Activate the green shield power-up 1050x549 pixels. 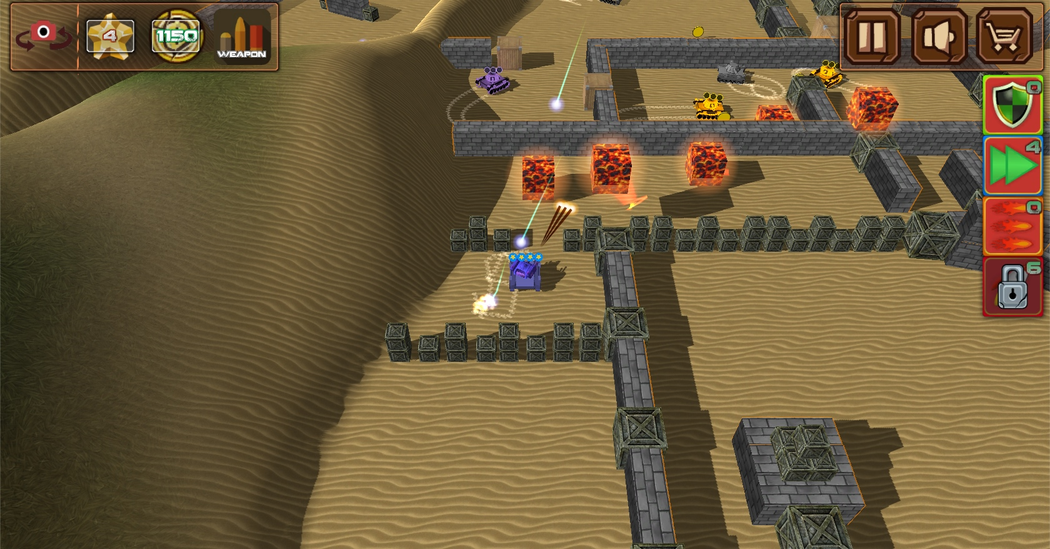pos(1013,105)
